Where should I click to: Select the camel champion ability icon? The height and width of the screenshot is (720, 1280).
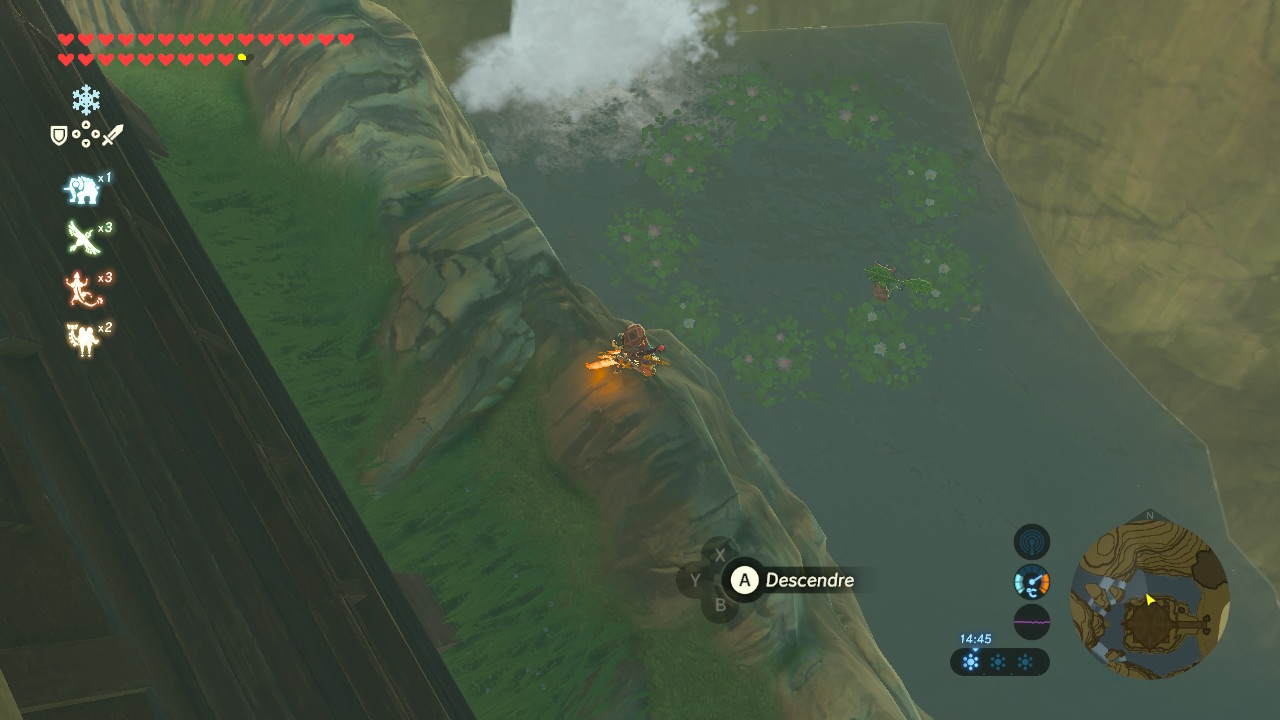pos(82,339)
